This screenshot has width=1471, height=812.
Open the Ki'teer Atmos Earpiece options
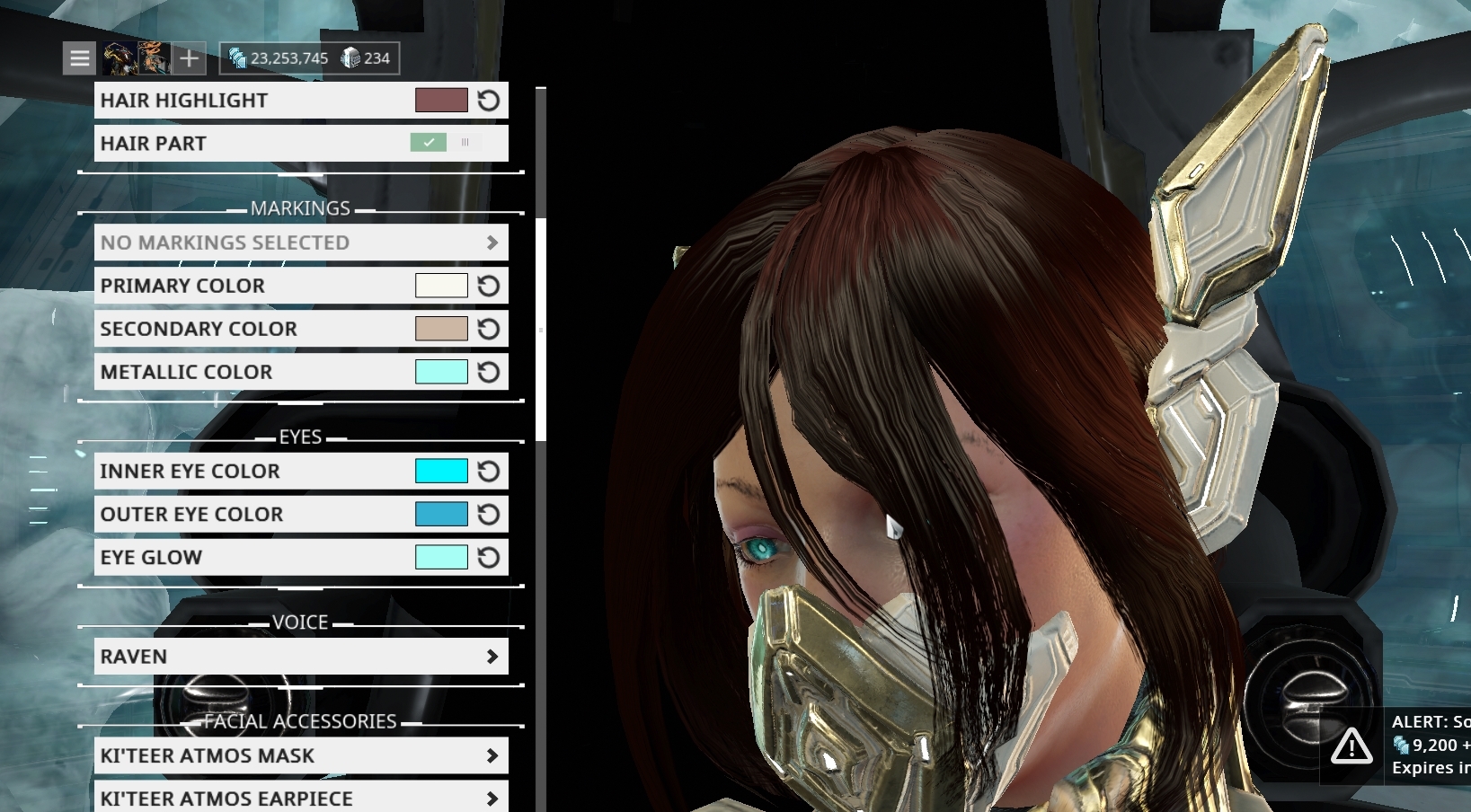click(301, 798)
